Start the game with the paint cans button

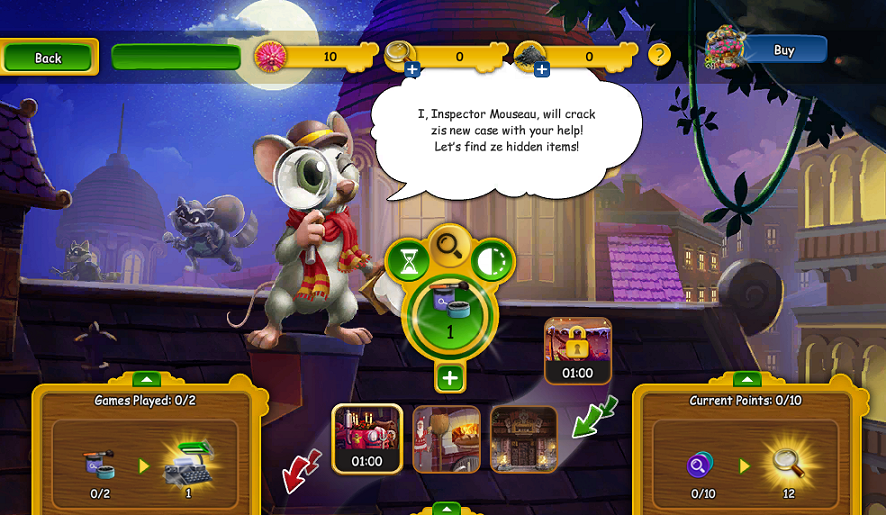[450, 316]
